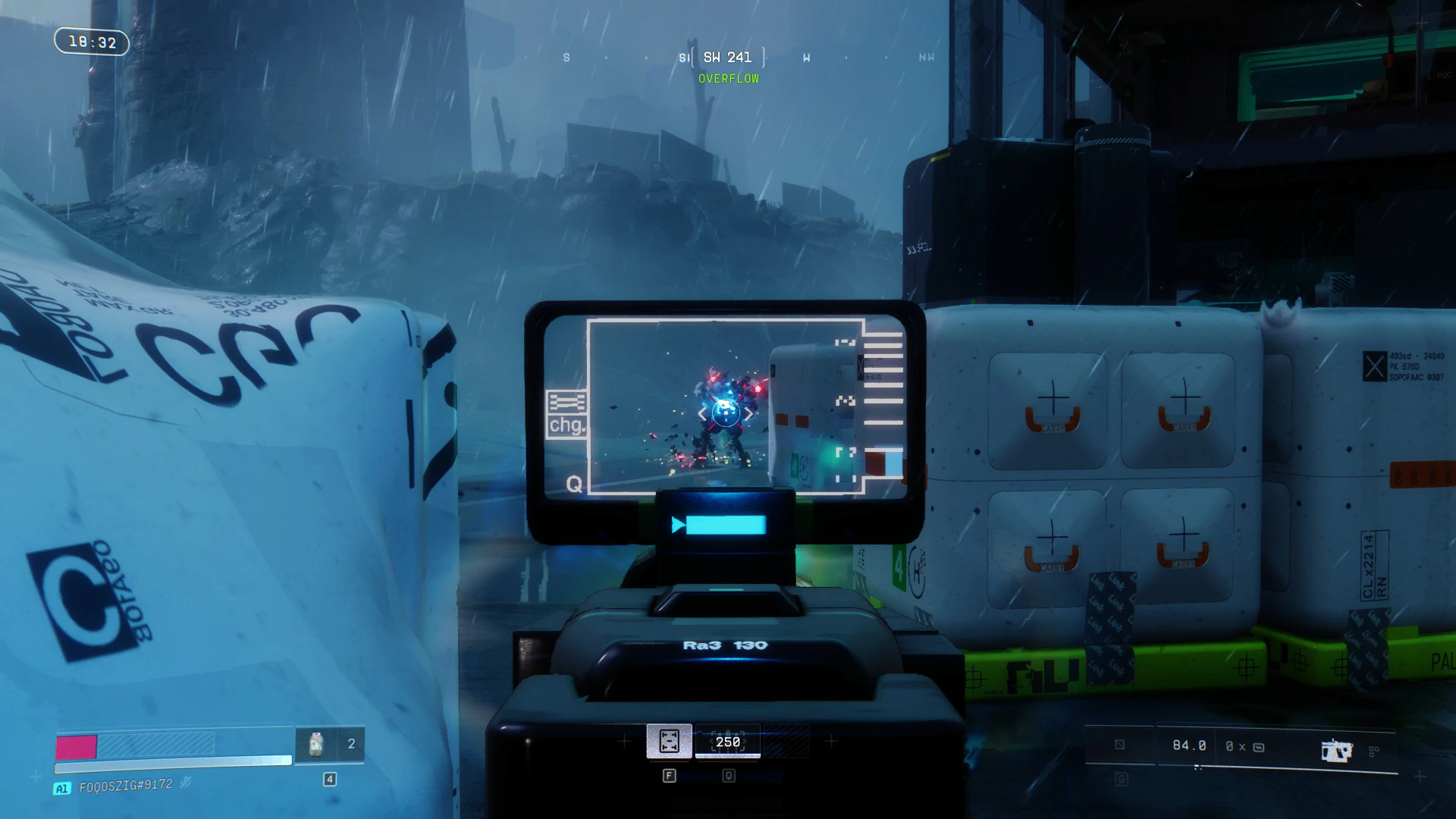The height and width of the screenshot is (819, 1456).
Task: Select the equipped weapon icon
Action: coord(1336,751)
